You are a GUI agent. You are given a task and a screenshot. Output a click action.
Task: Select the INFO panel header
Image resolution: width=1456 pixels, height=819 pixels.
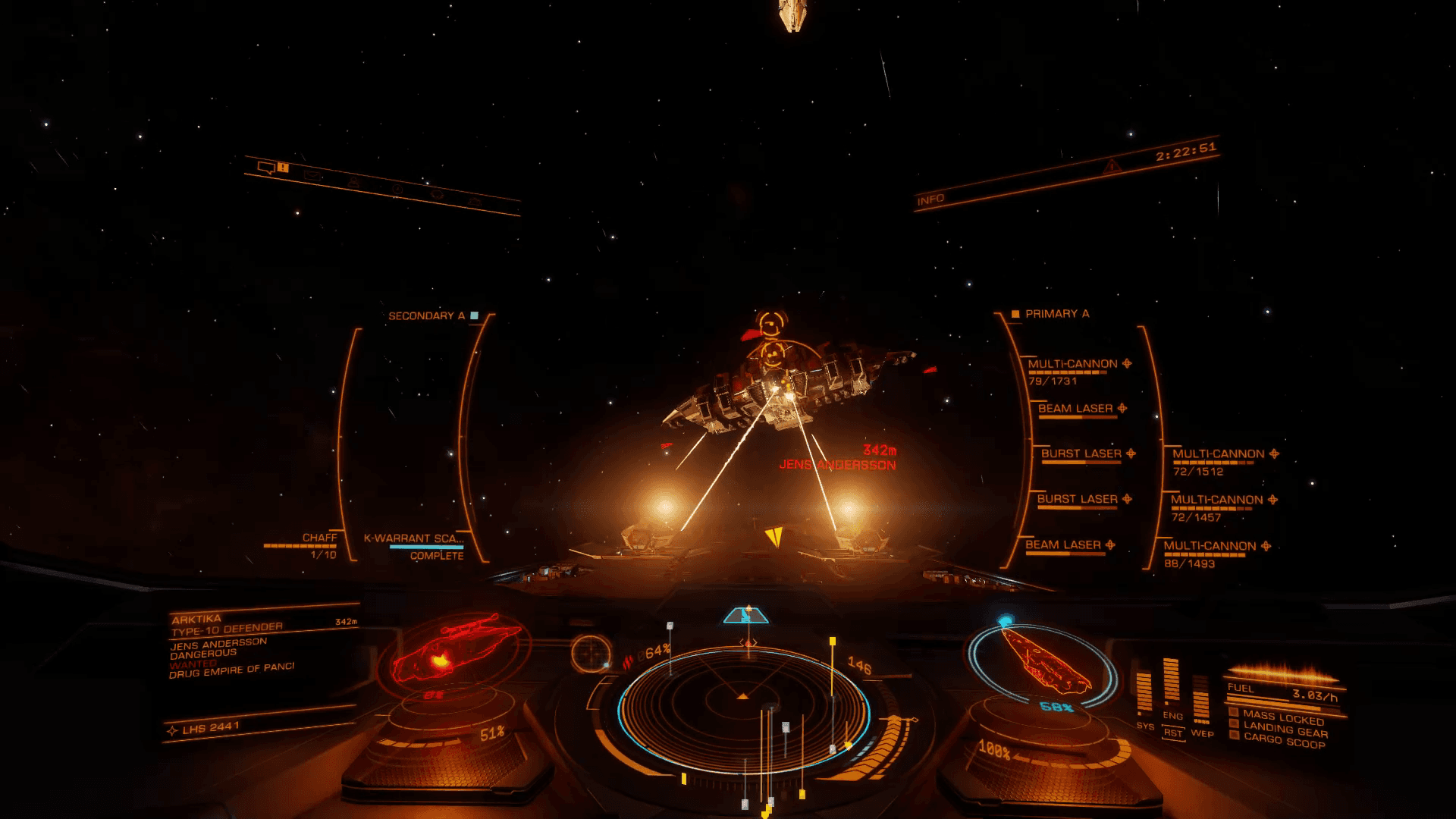click(x=930, y=199)
